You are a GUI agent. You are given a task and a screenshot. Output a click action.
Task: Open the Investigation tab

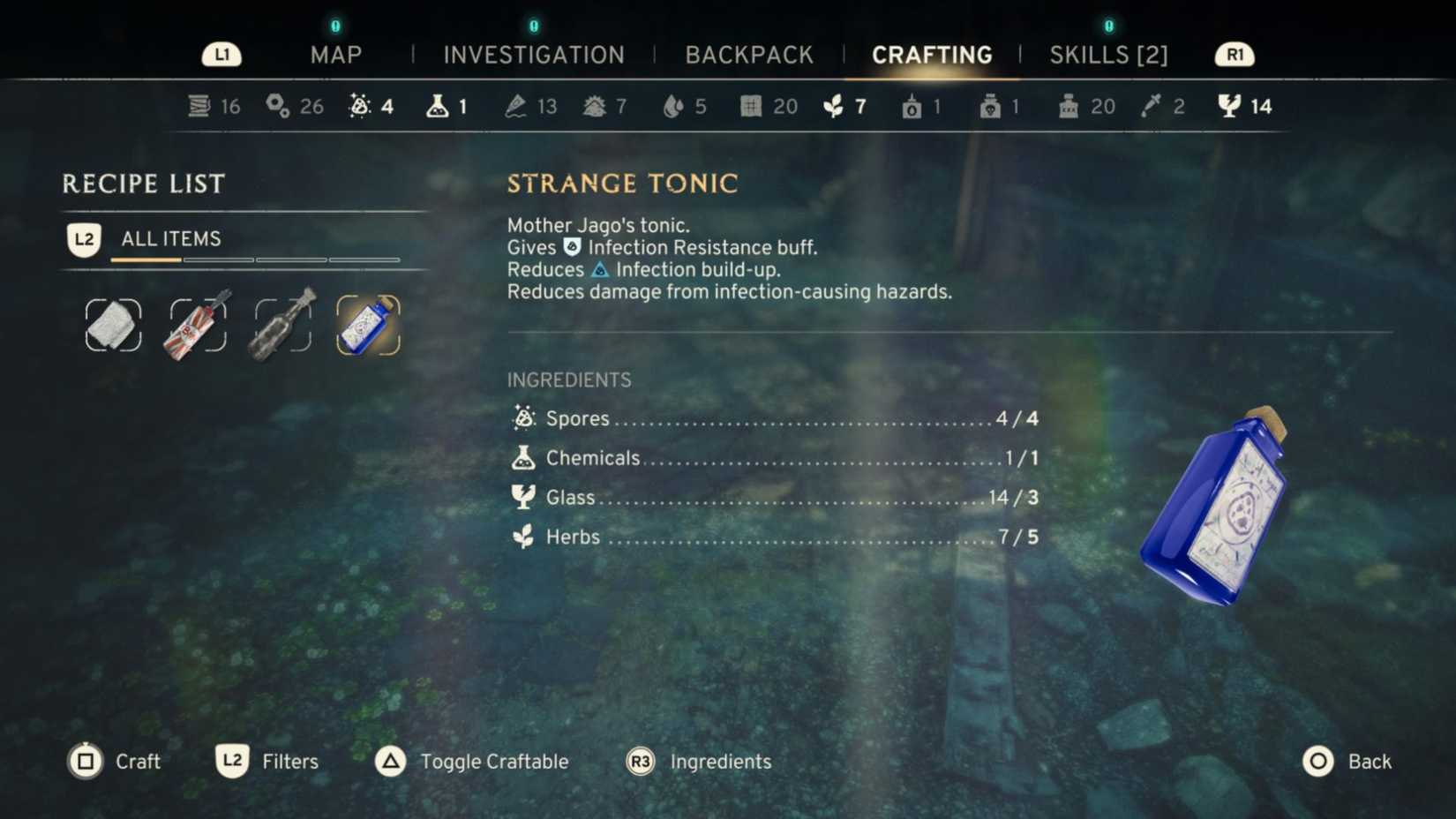533,54
